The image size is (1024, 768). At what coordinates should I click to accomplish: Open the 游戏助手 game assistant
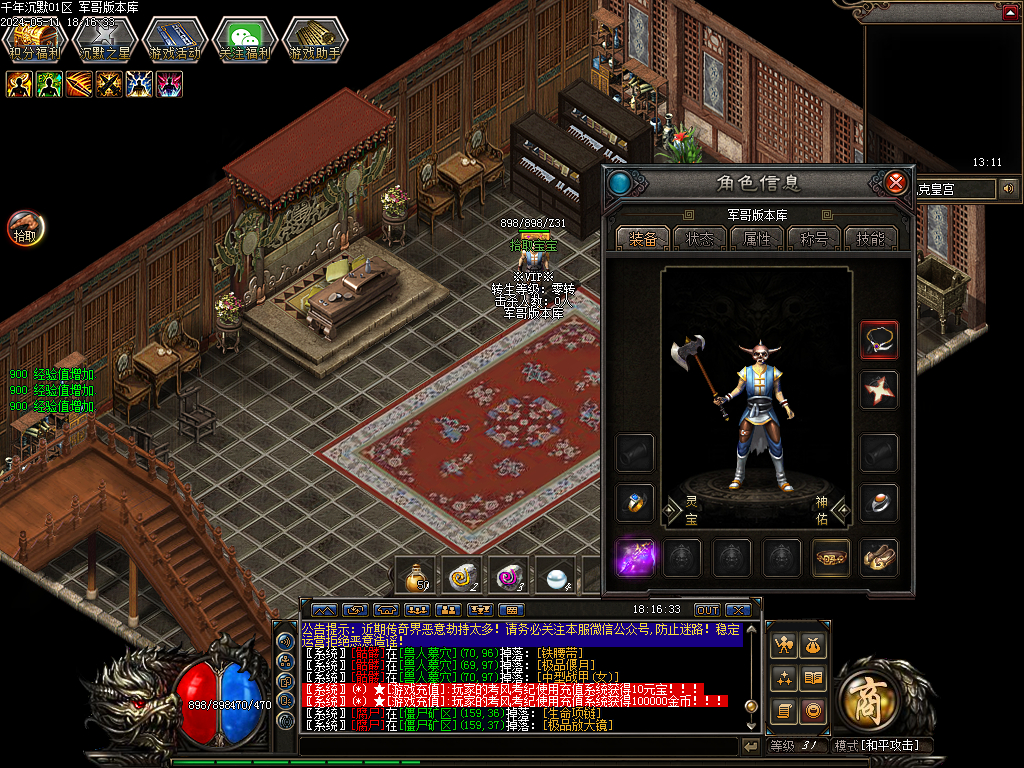pyautogui.click(x=314, y=39)
